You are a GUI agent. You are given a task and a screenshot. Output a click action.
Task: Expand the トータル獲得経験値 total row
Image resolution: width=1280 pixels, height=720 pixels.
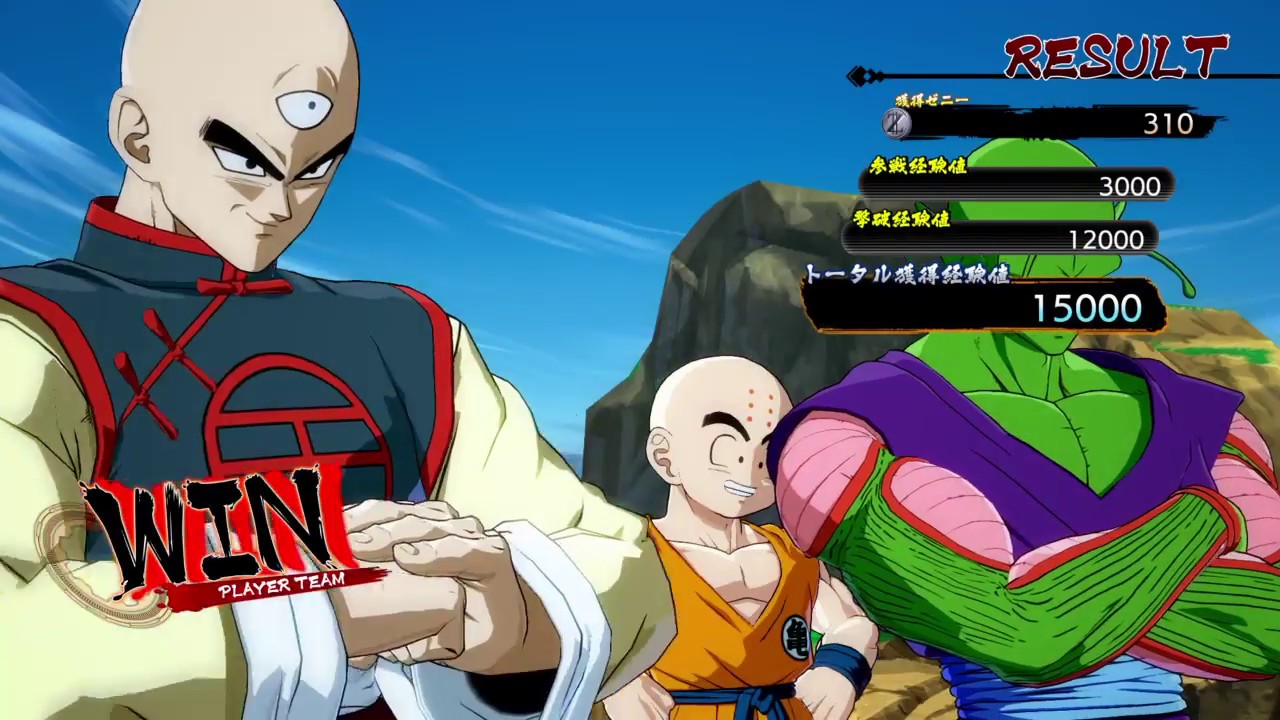[908, 272]
